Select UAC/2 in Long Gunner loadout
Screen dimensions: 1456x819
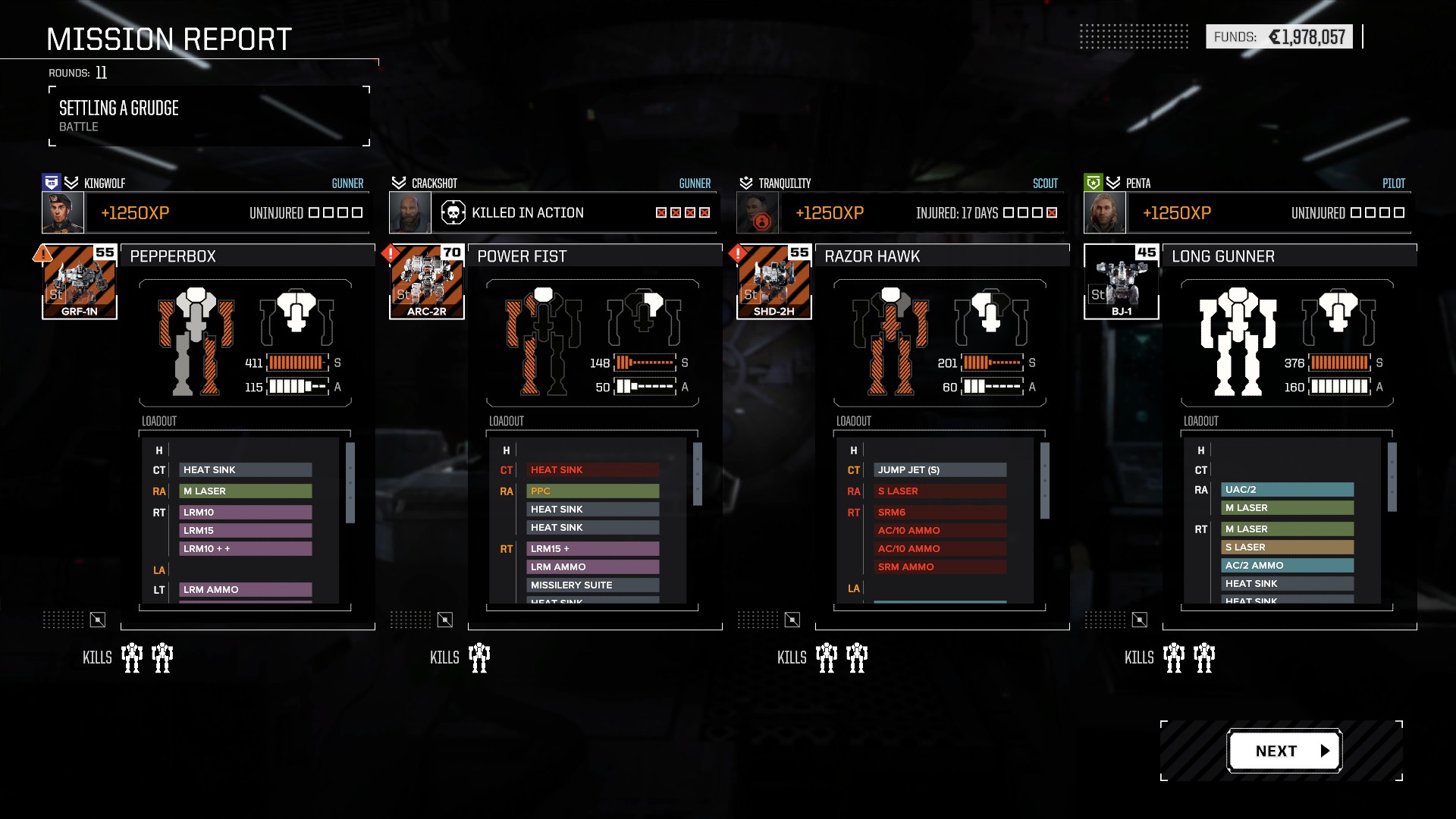(1287, 490)
